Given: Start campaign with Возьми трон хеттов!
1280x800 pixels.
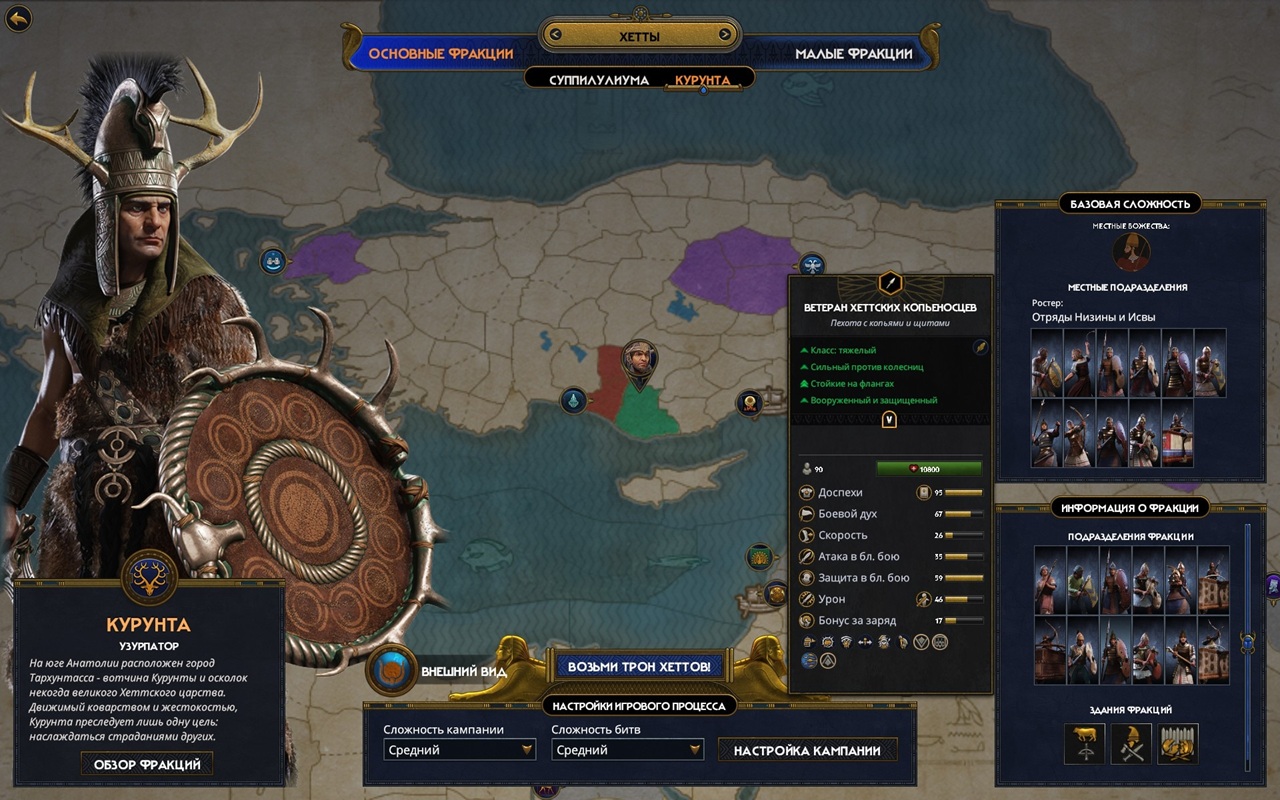Looking at the screenshot, I should tap(639, 666).
